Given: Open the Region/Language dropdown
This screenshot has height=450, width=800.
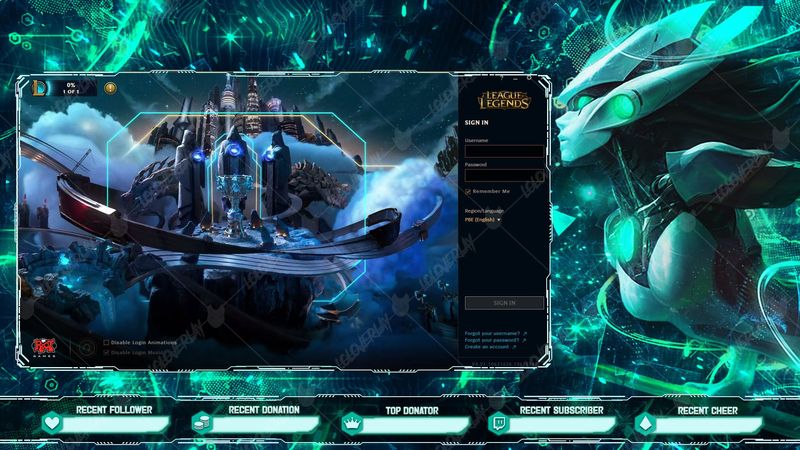Looking at the screenshot, I should coord(483,219).
